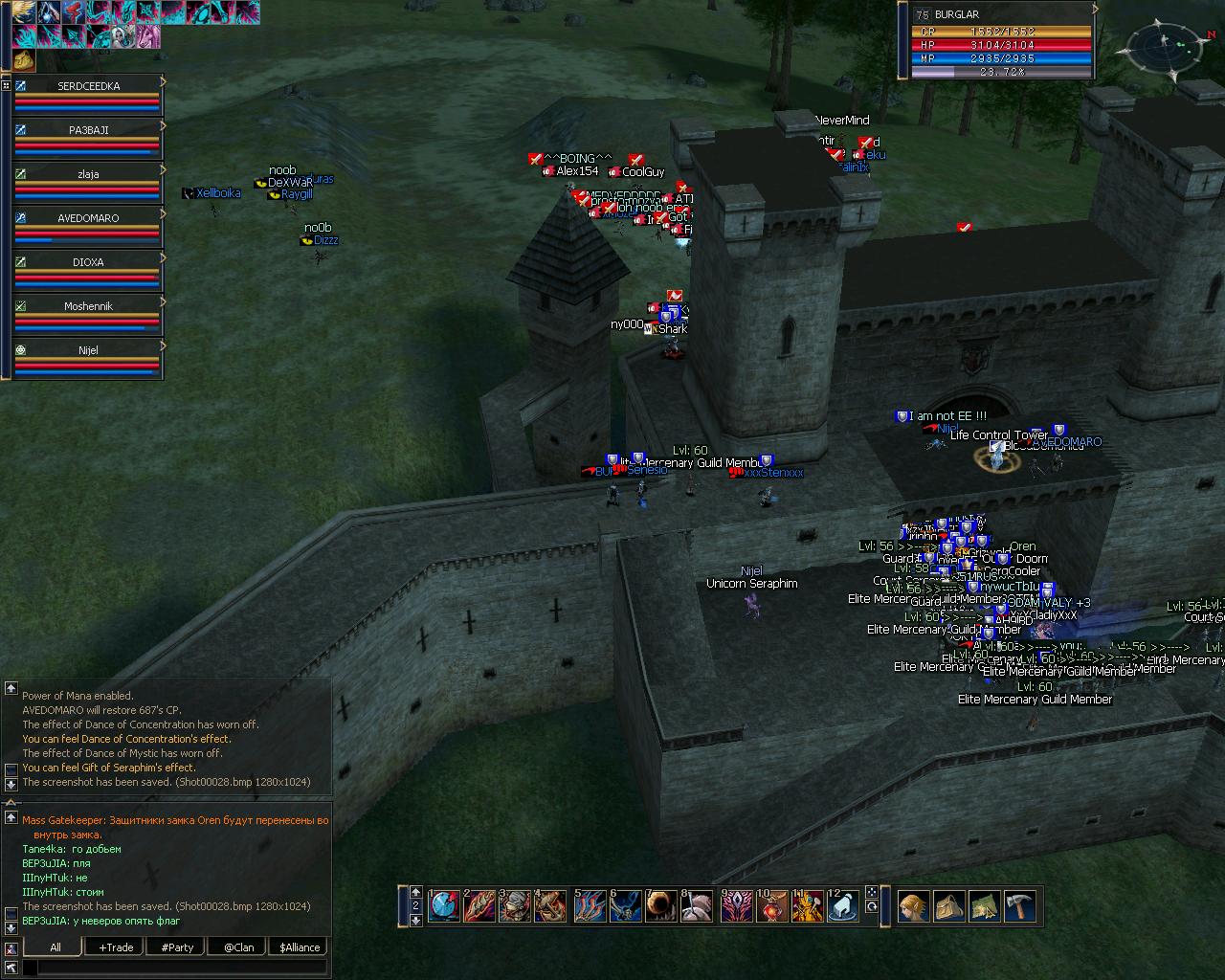Open the inventory bag icon

(949, 905)
